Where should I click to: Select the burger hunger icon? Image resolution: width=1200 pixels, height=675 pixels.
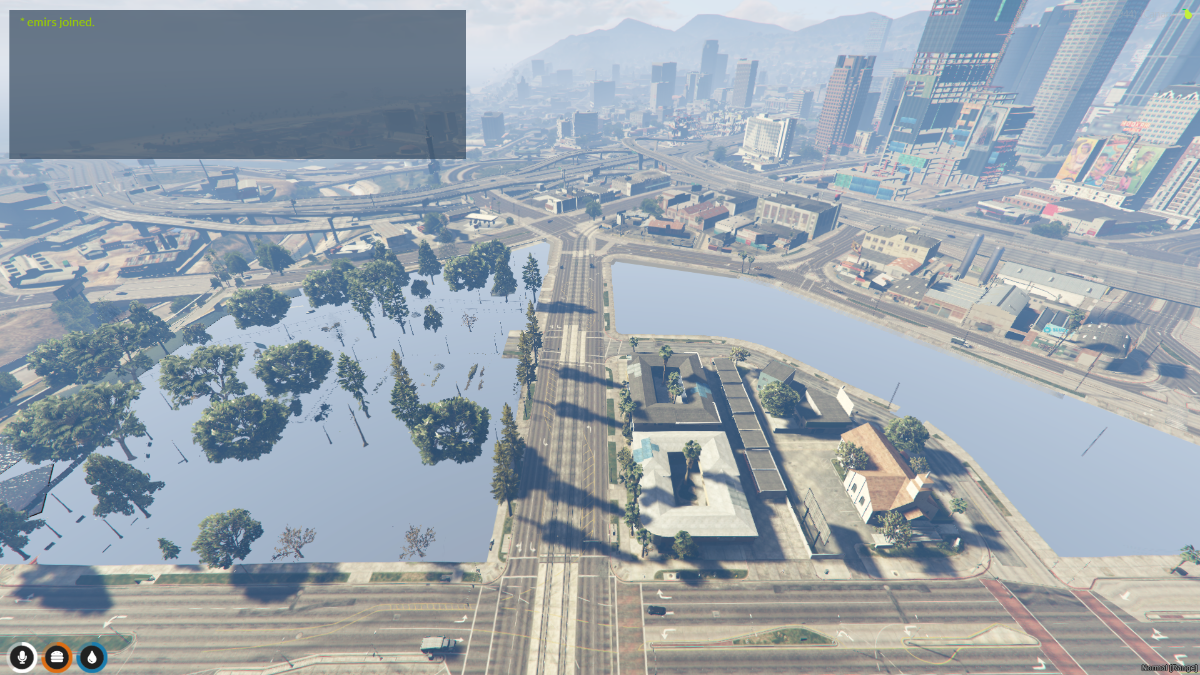coord(57,657)
